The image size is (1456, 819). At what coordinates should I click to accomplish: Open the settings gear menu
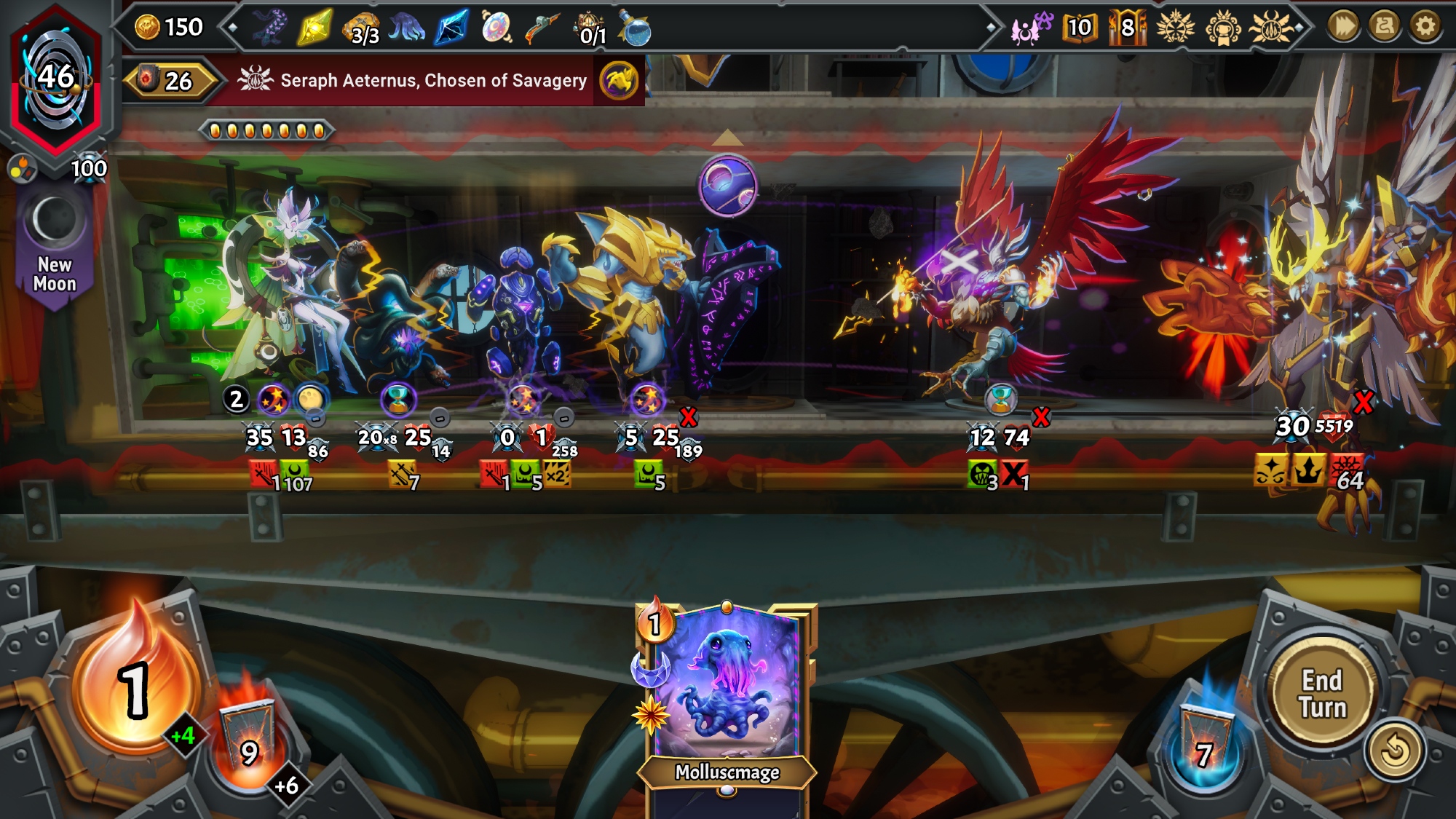point(1425,27)
